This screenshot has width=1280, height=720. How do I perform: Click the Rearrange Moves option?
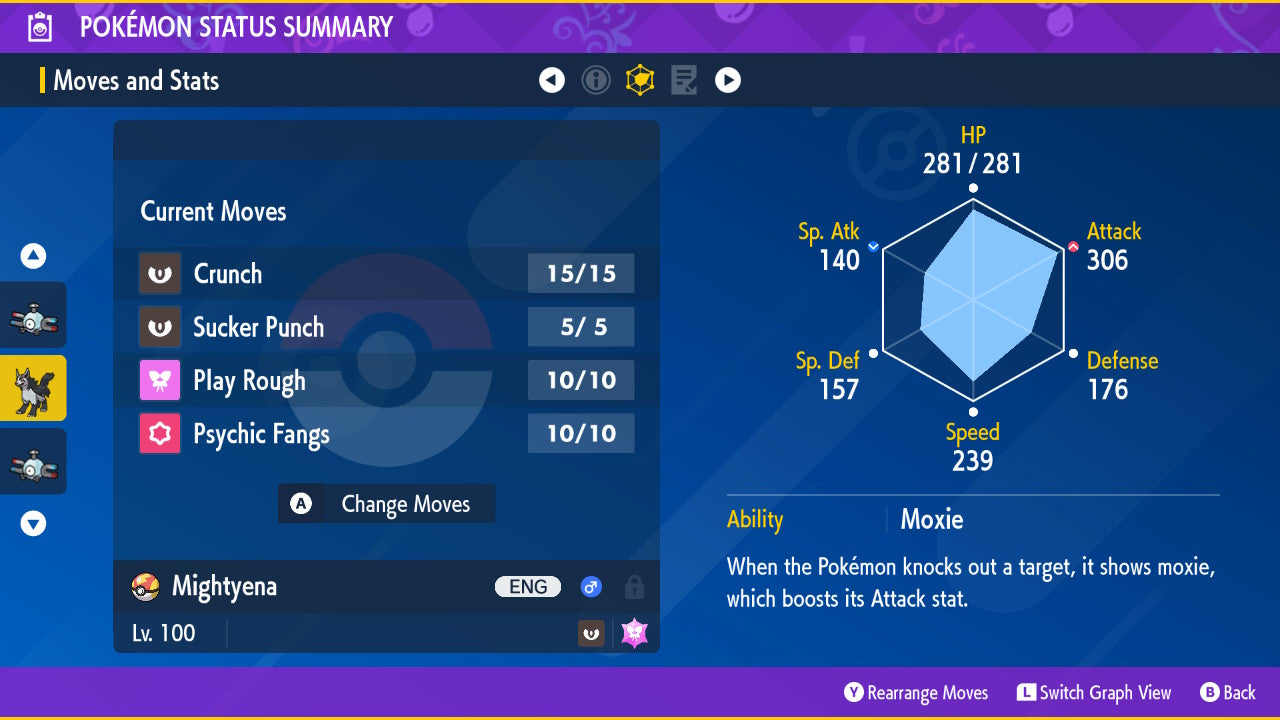click(916, 693)
